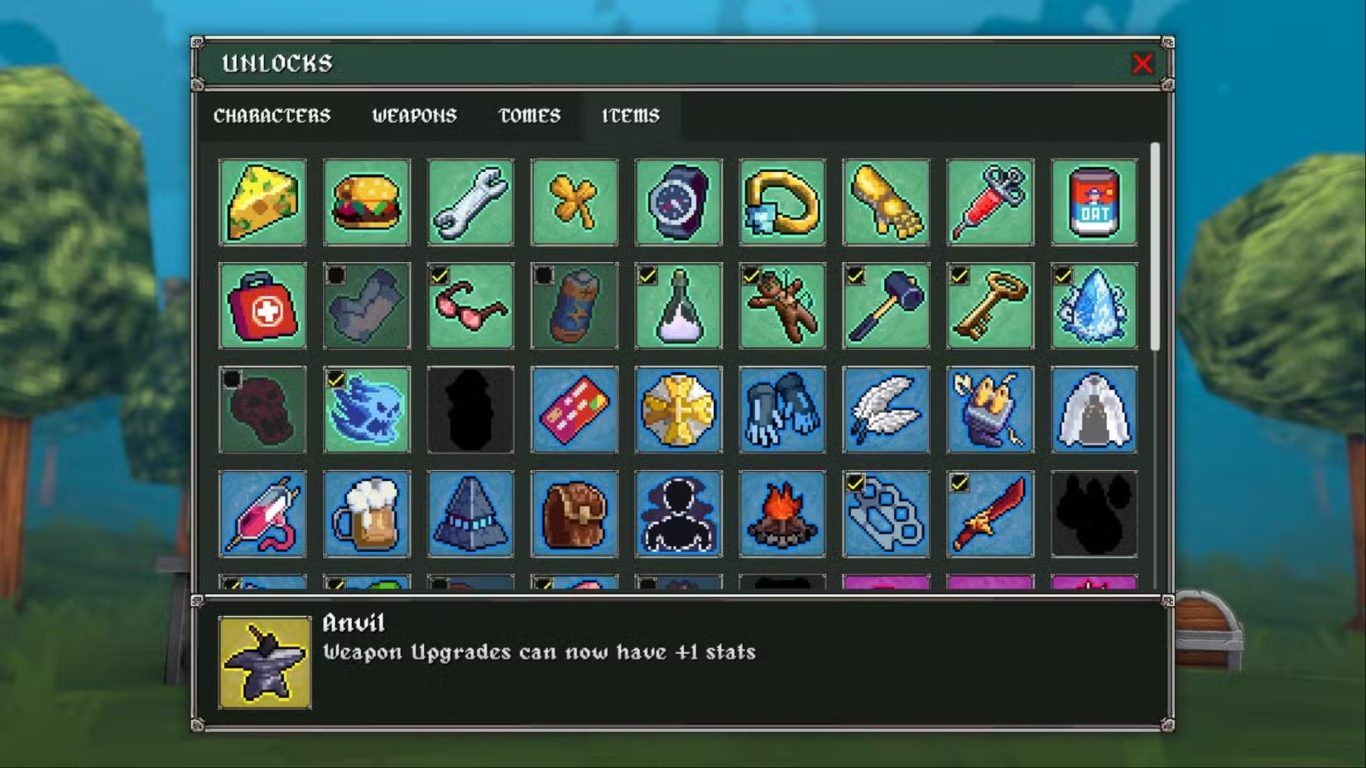Screen dimensions: 1366x768
Task: Click the wrench item icon
Action: [471, 202]
